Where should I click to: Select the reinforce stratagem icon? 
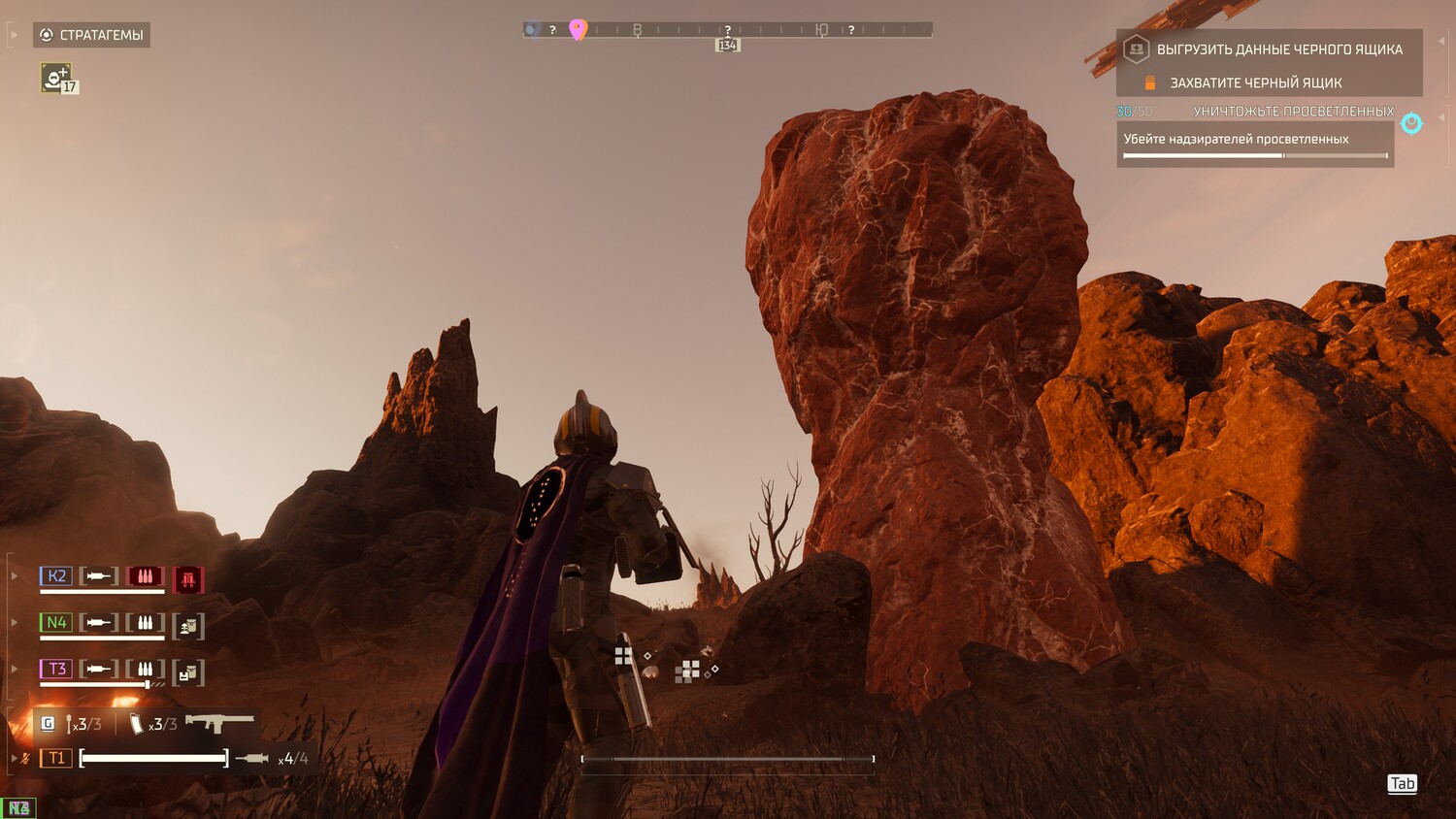click(x=55, y=77)
